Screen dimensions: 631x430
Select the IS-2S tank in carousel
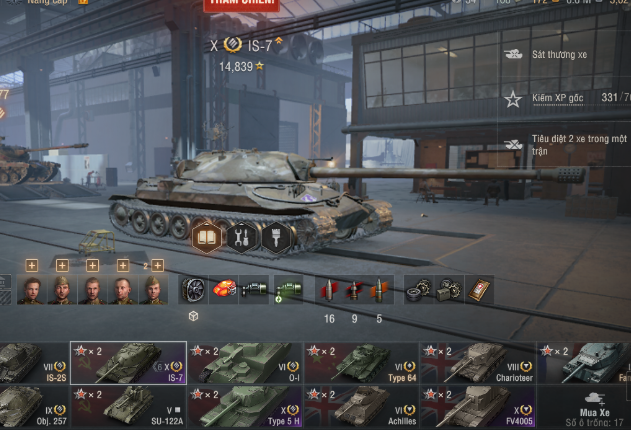click(32, 363)
